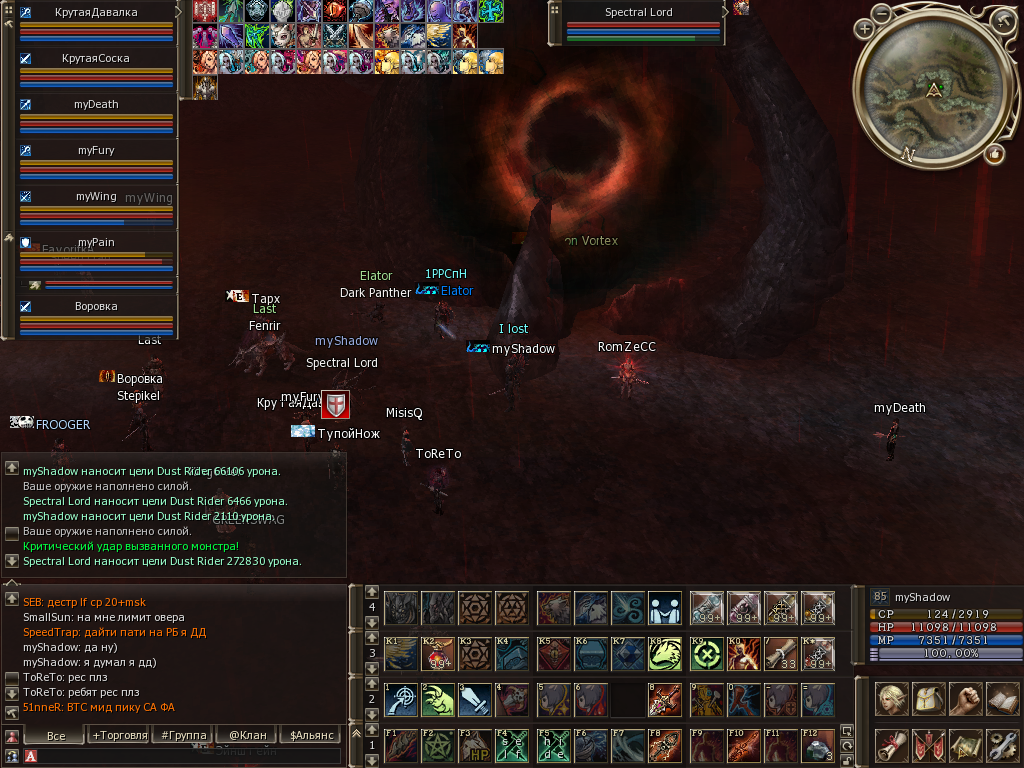Image resolution: width=1024 pixels, height=768 pixels.
Task: Select party member Воровка in party frame
Action: (x=96, y=306)
